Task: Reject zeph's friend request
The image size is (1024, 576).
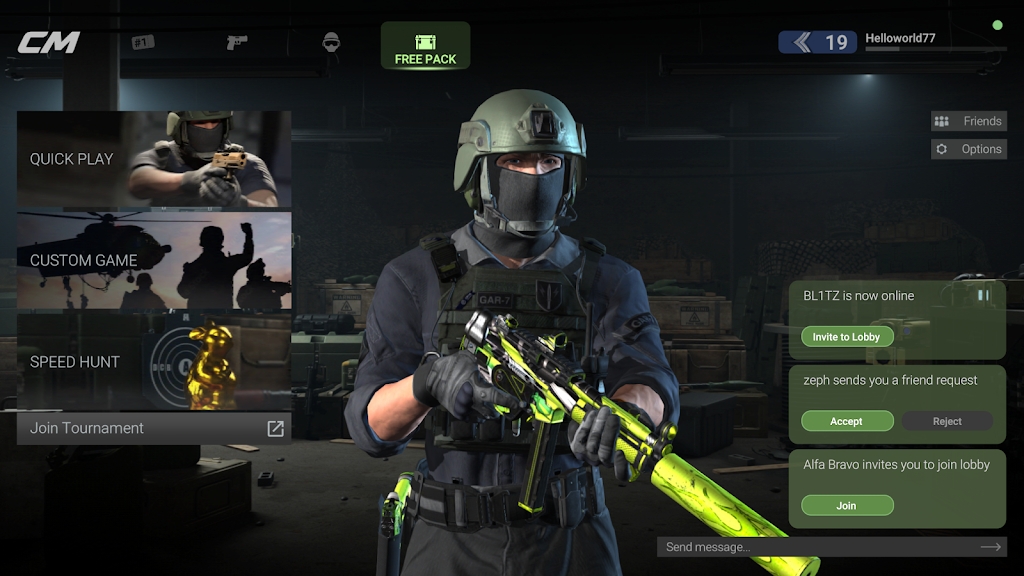Action: click(x=947, y=421)
